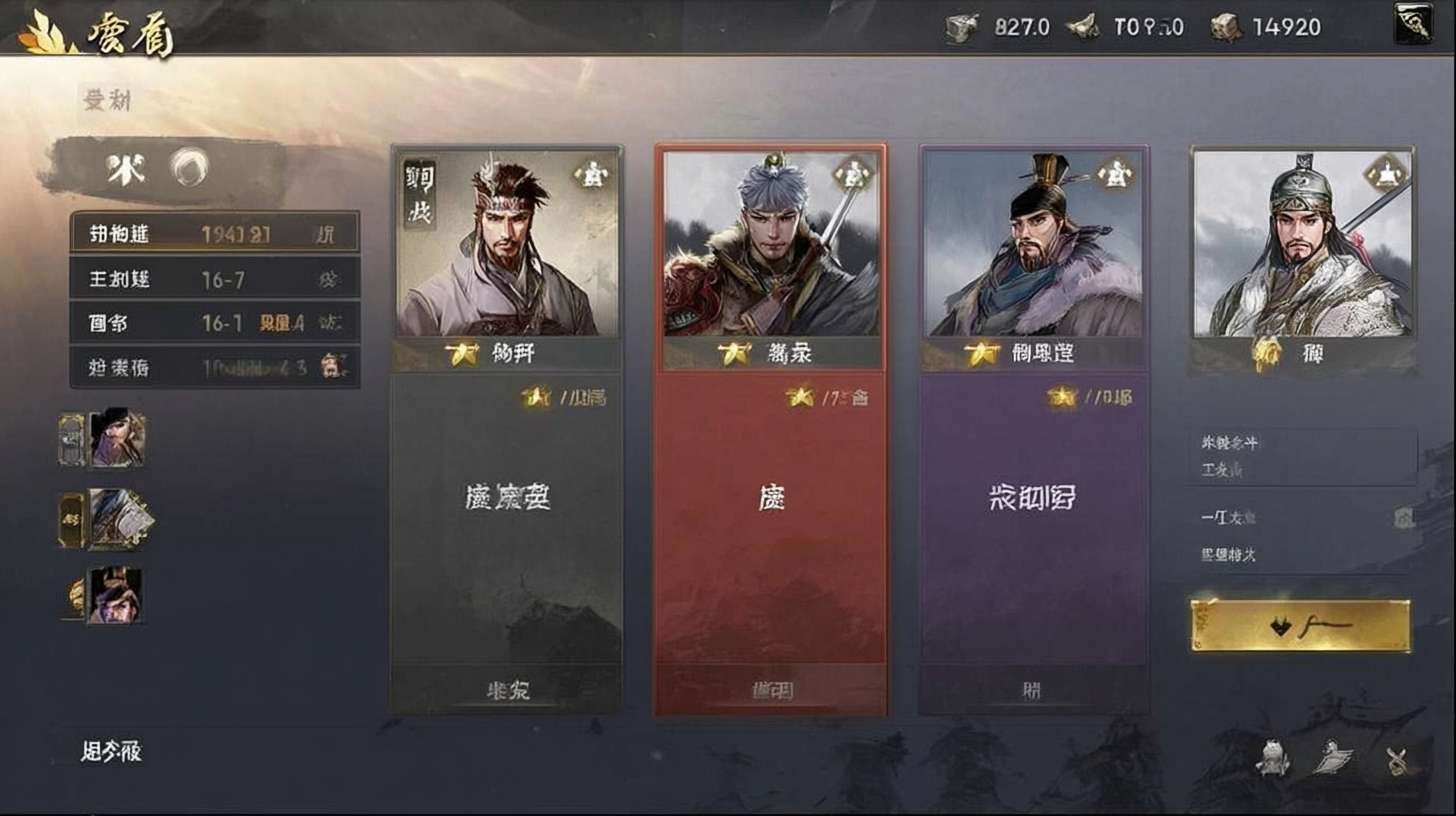This screenshot has width=1456, height=816.
Task: Open the emblem icon in the top-right corner
Action: (x=1413, y=24)
